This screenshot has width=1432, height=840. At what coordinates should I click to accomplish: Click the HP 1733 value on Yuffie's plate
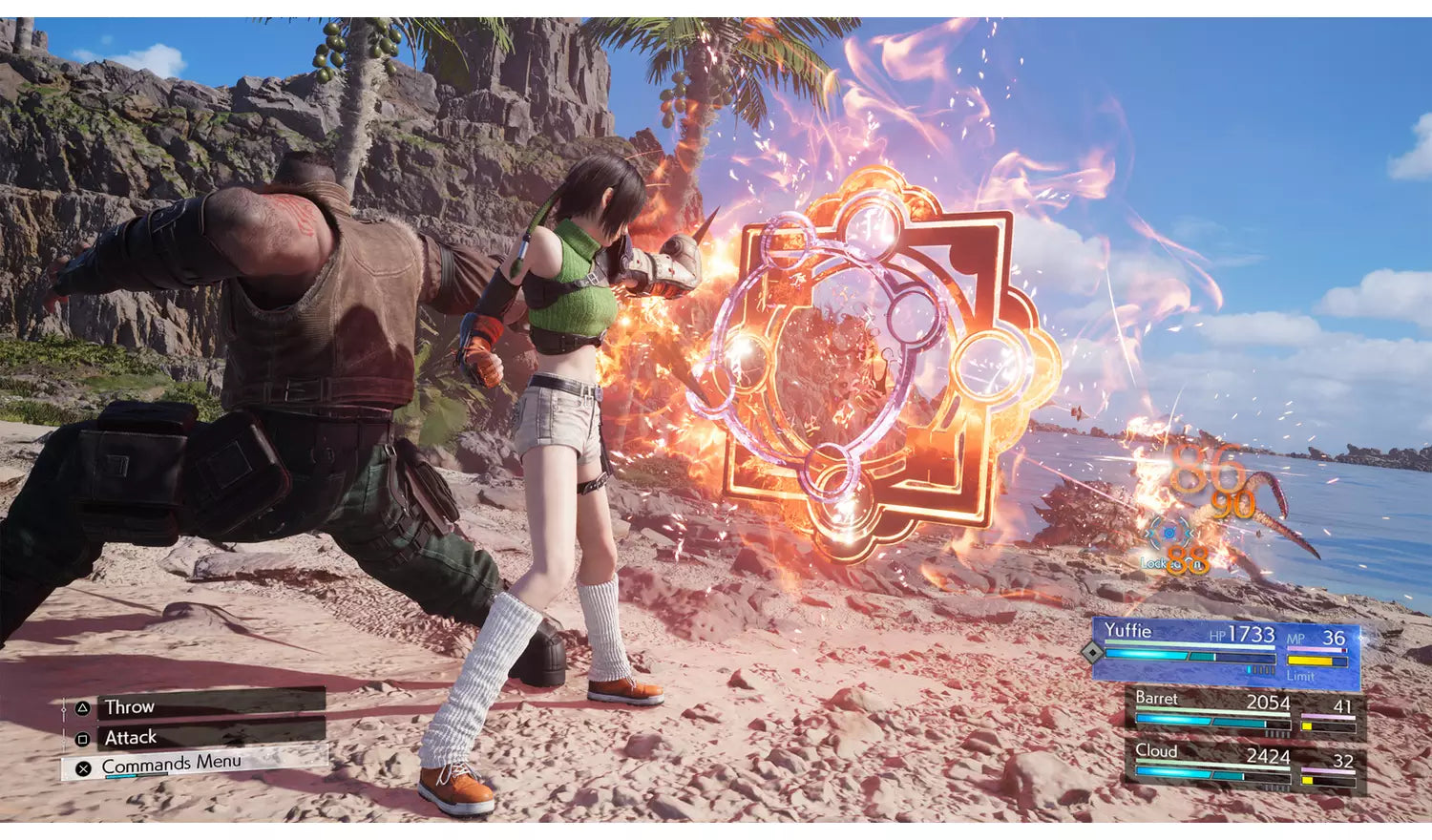click(x=1252, y=633)
